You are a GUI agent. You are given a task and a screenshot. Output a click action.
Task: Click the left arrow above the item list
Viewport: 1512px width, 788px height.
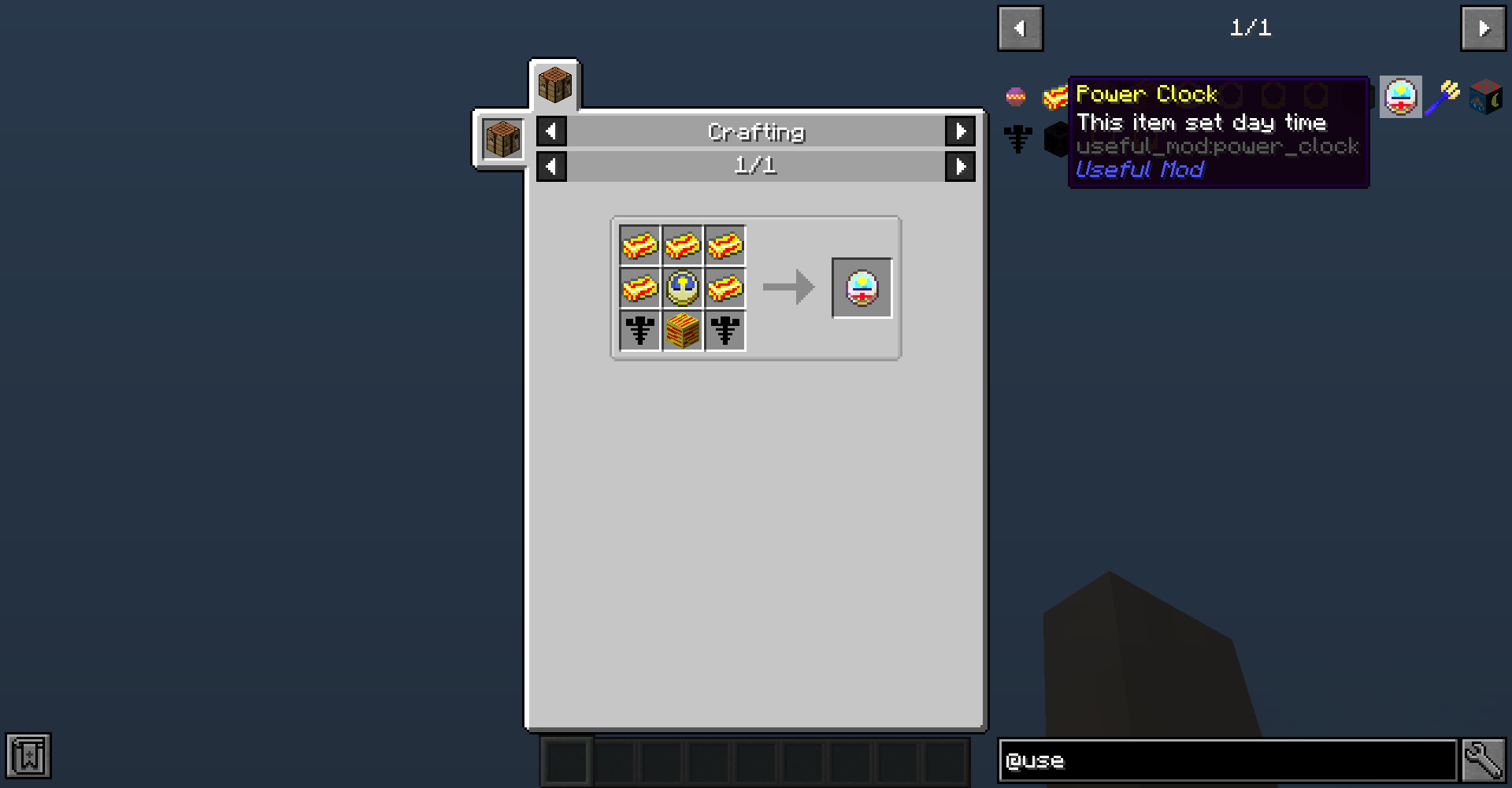click(x=1020, y=28)
